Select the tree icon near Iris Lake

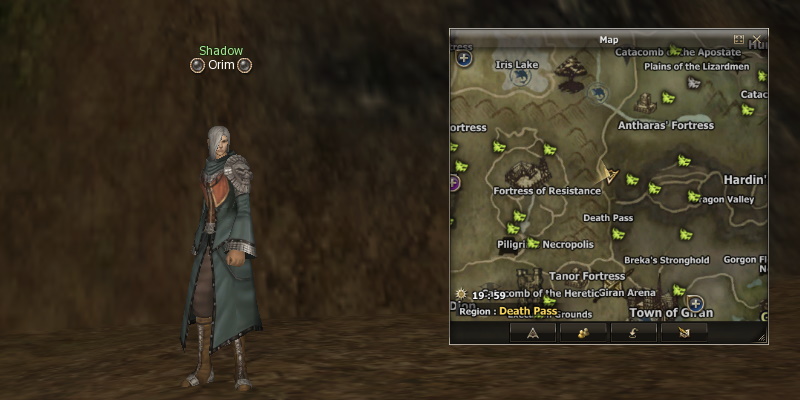click(x=571, y=70)
